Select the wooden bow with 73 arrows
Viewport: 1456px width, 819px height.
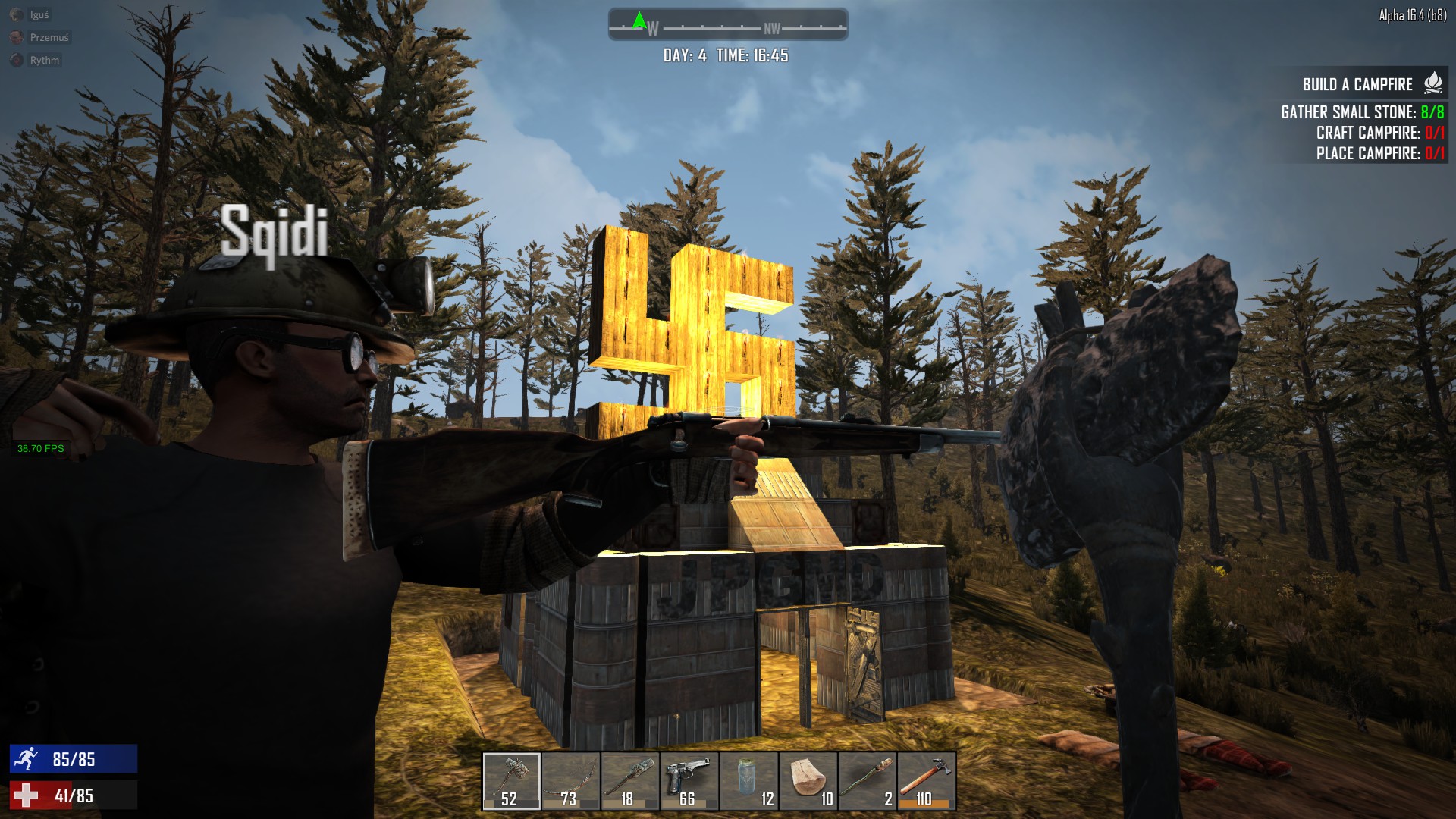pyautogui.click(x=571, y=777)
